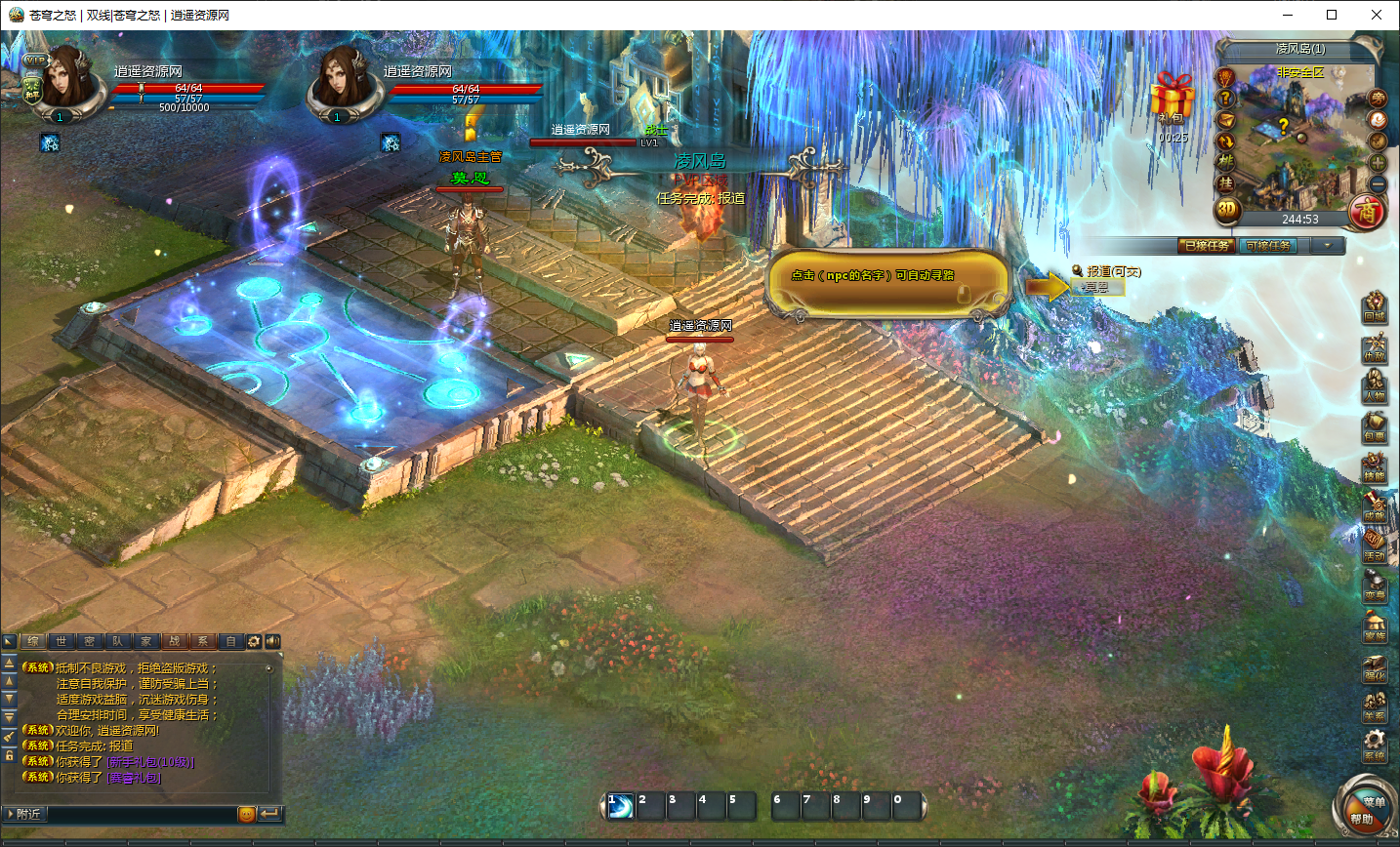The width and height of the screenshot is (1400, 847).
Task: Toggle the 挂 auto-hang button near minimap
Action: tap(1225, 185)
